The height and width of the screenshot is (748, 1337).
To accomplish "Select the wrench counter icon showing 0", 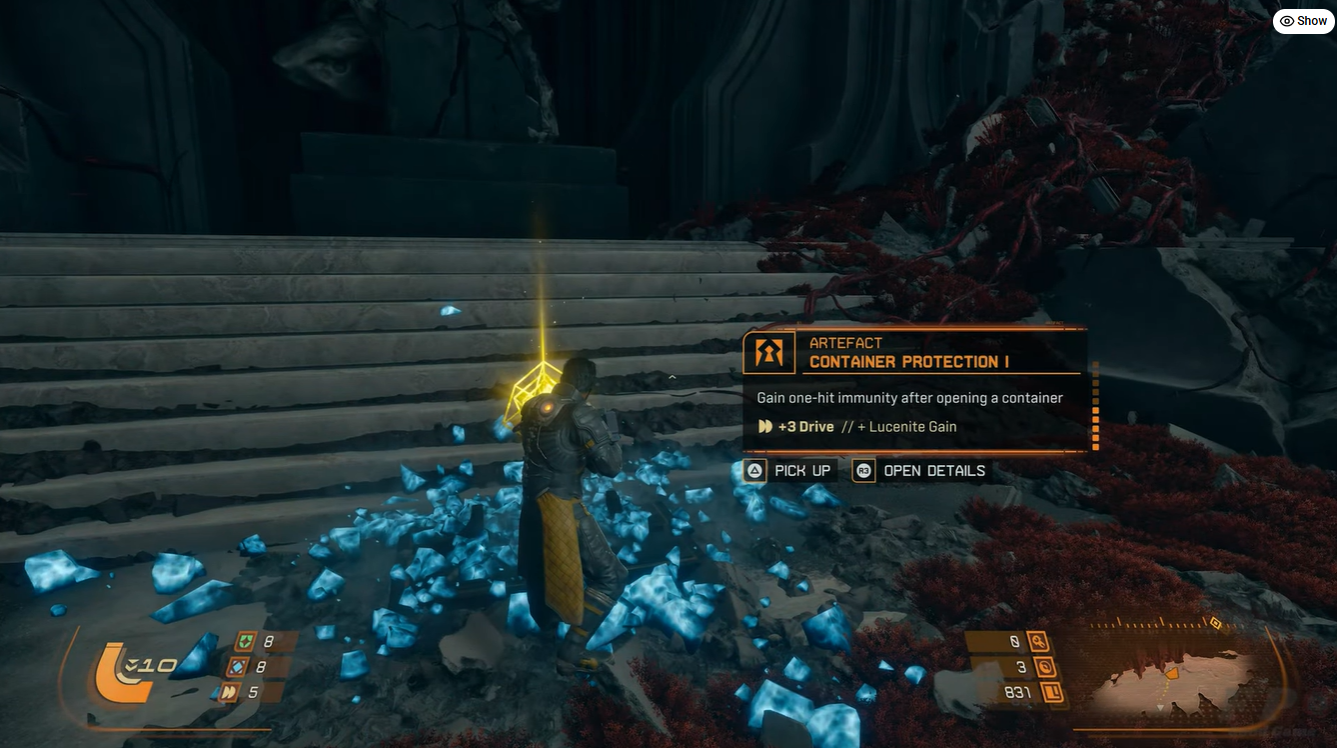I will (x=1038, y=640).
